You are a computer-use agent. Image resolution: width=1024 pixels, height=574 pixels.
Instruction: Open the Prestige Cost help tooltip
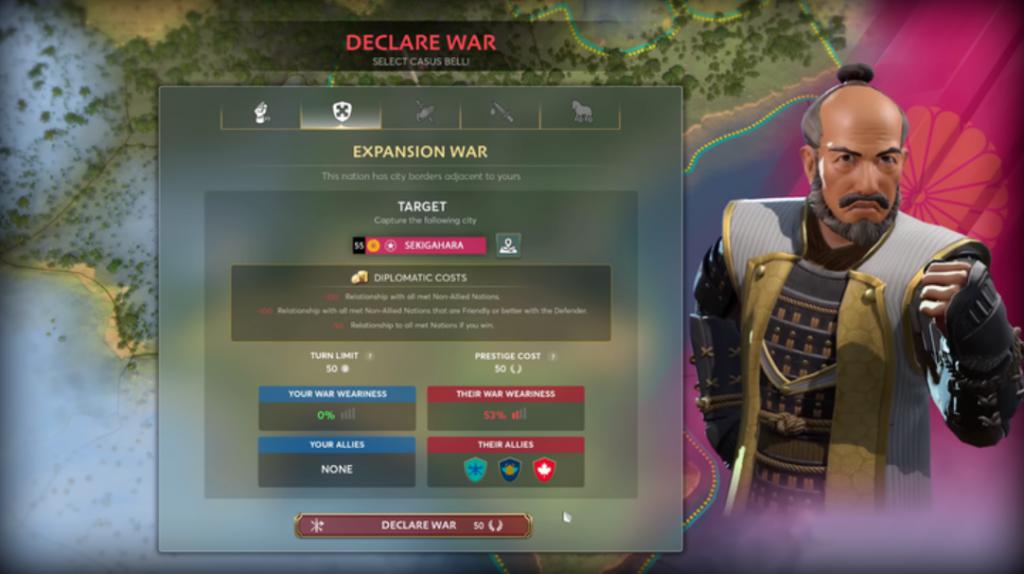(x=552, y=356)
